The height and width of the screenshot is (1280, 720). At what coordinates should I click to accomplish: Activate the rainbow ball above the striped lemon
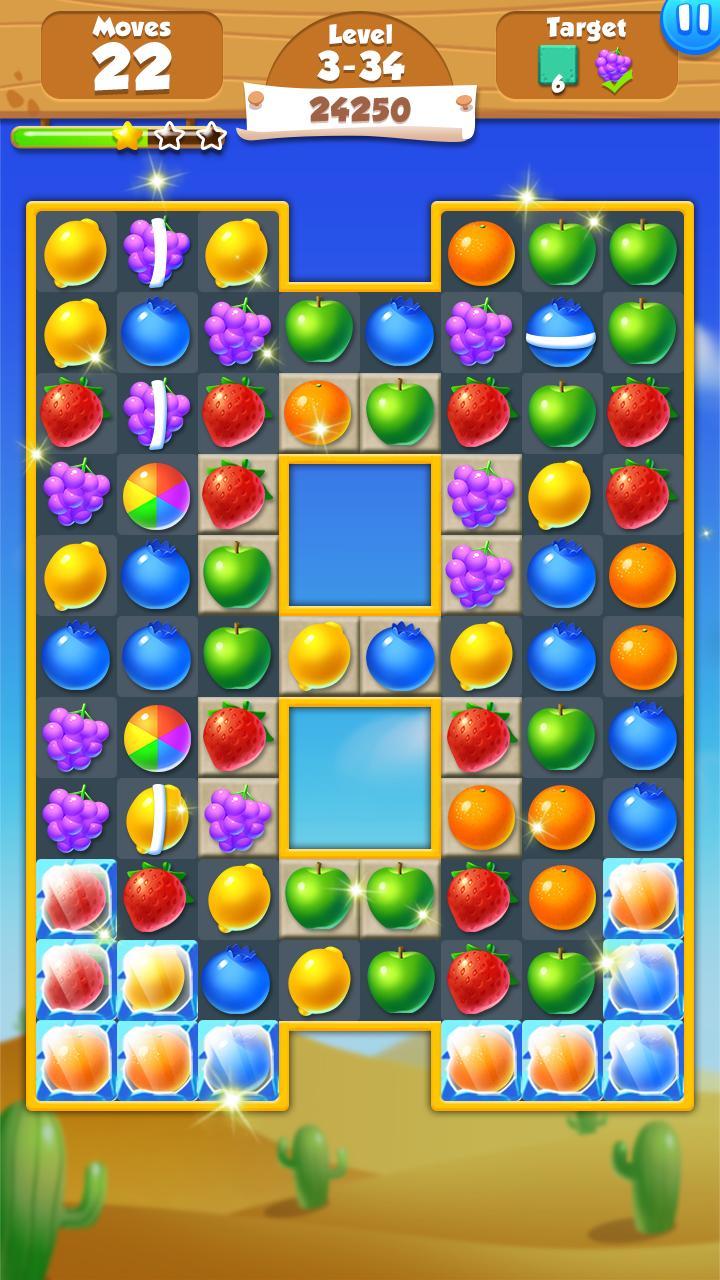point(157,737)
